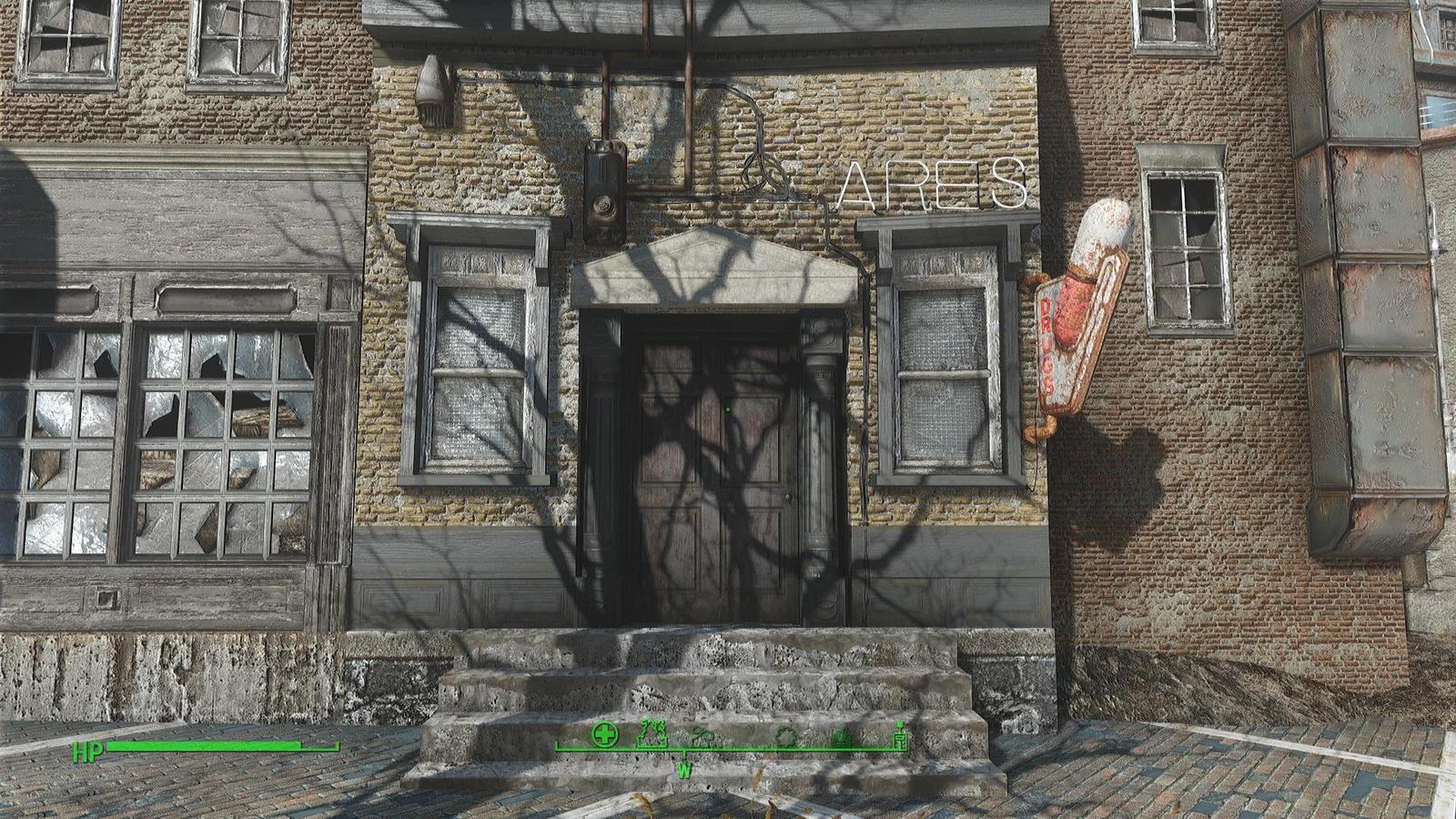This screenshot has height=819, width=1456.
Task: Select the hill location marker on the compass
Action: pyautogui.click(x=842, y=737)
